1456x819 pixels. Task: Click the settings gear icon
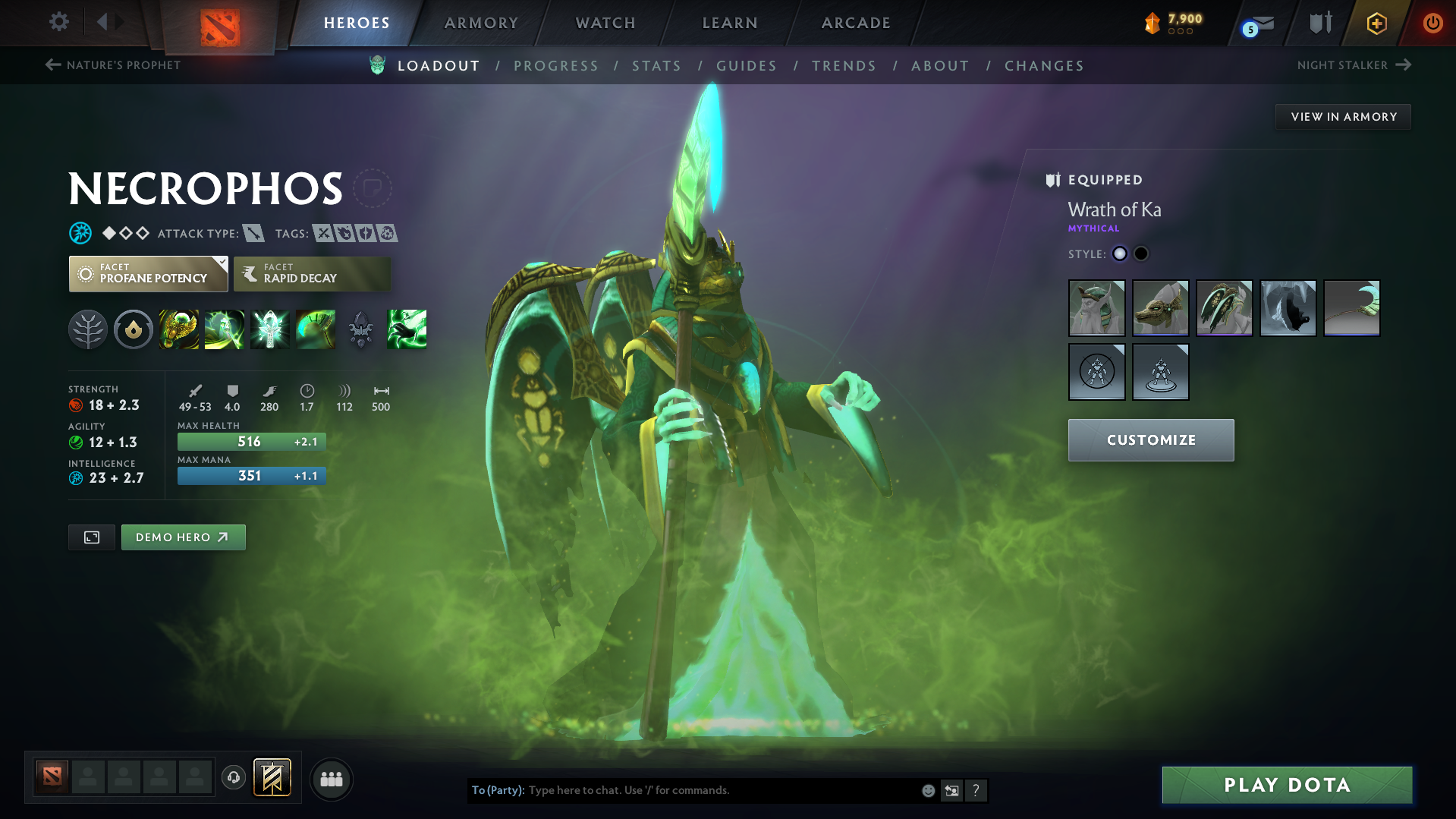click(58, 22)
